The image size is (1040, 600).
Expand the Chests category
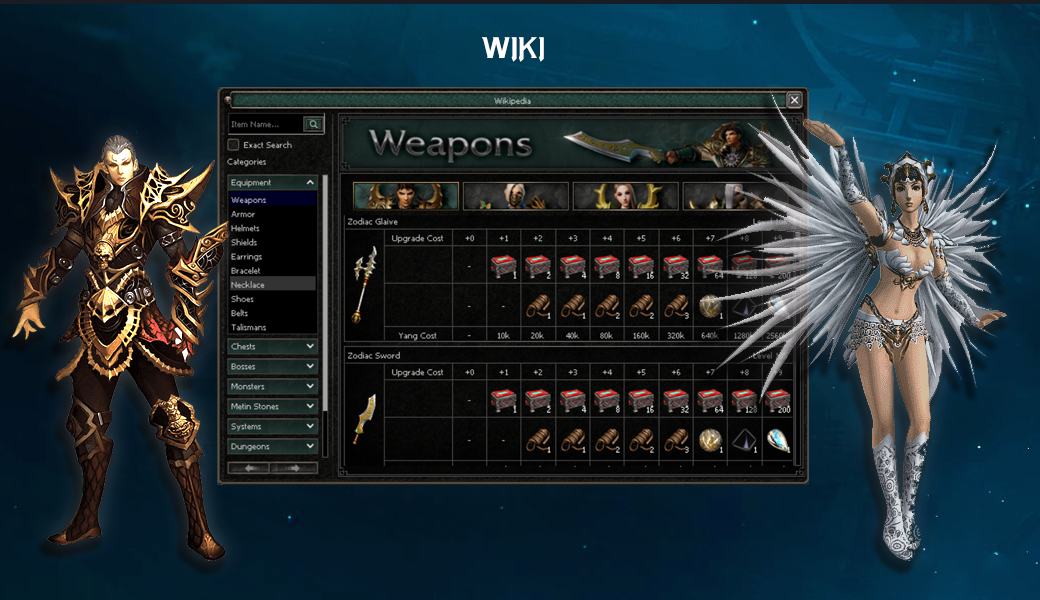(x=272, y=347)
